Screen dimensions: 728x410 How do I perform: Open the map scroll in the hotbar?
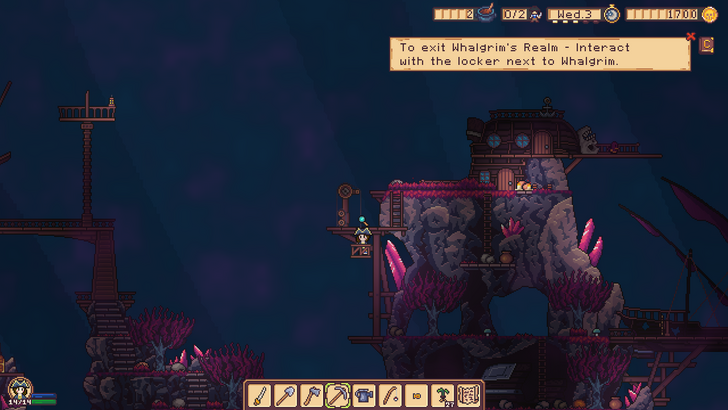(x=469, y=395)
